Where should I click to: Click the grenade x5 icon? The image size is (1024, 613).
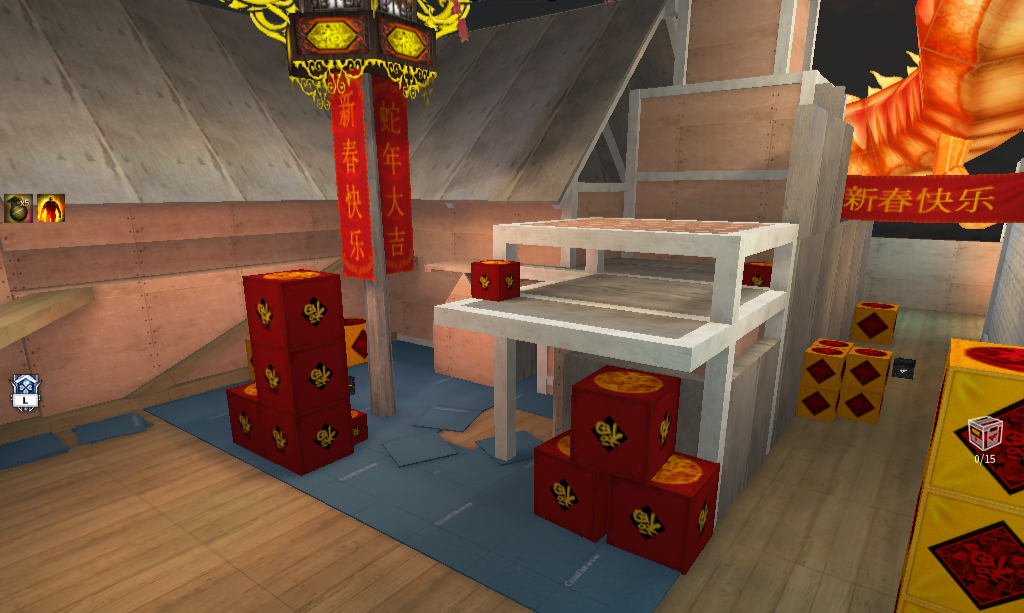[18, 208]
